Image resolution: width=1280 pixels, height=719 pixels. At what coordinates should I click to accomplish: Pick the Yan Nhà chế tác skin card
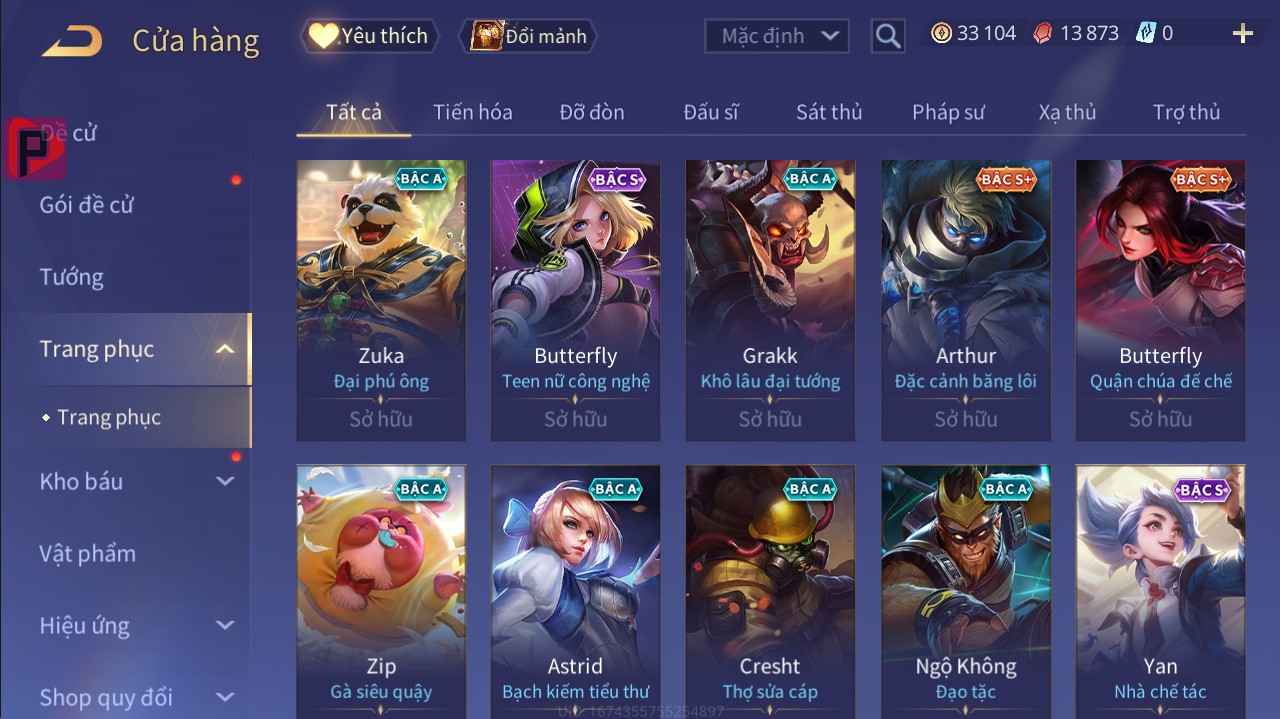pyautogui.click(x=1160, y=590)
